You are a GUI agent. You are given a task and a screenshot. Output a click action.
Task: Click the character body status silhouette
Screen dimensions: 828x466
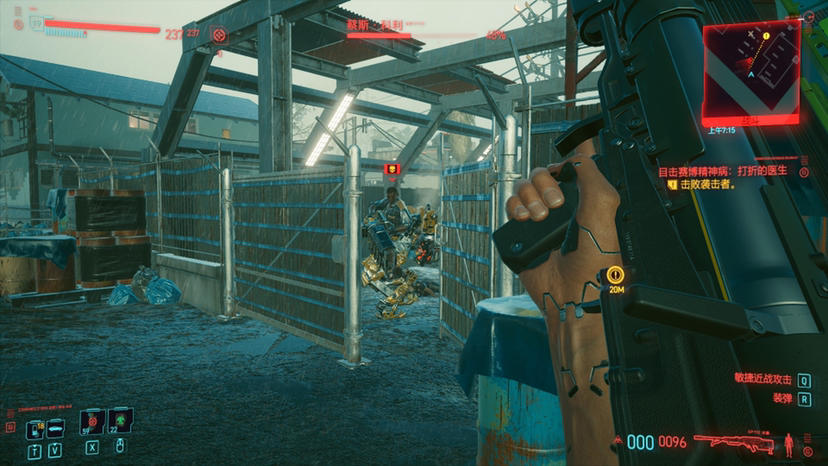click(790, 441)
